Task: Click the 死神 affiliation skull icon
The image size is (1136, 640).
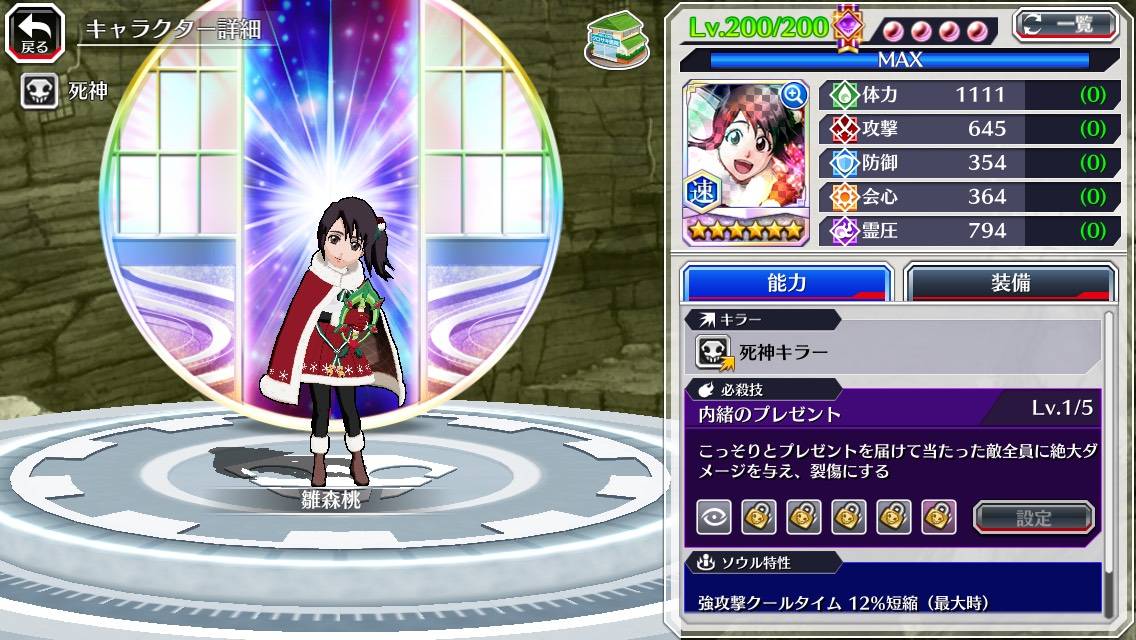Action: point(39,92)
